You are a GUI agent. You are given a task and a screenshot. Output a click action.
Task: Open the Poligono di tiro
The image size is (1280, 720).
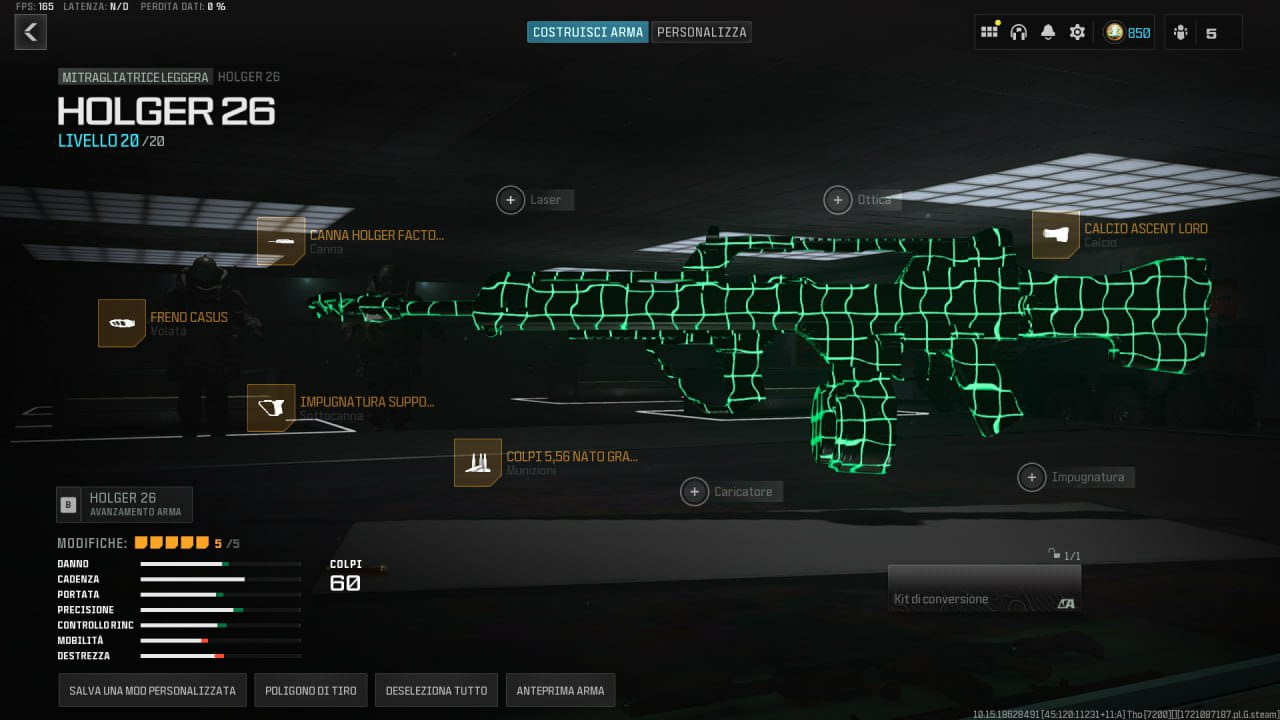click(x=310, y=690)
